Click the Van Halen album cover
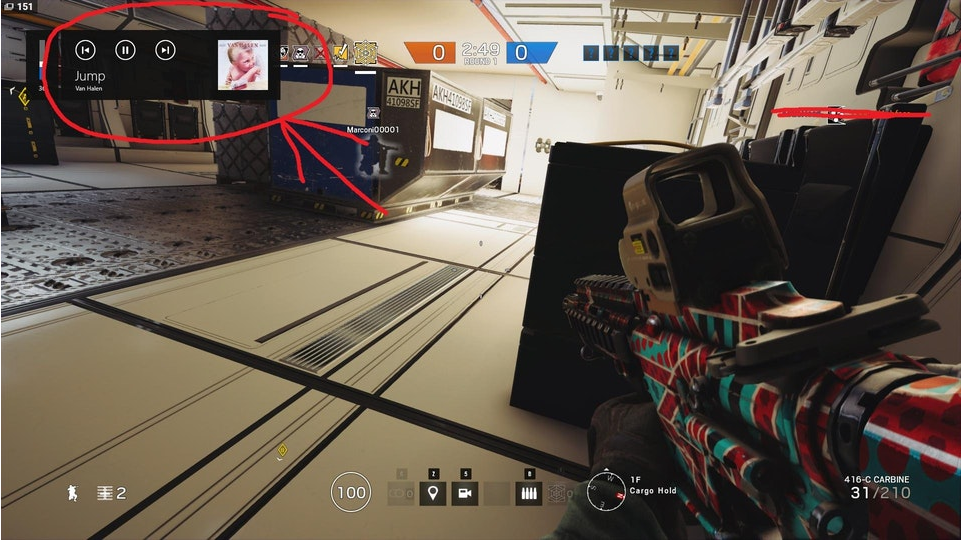962x541 pixels. (x=243, y=65)
